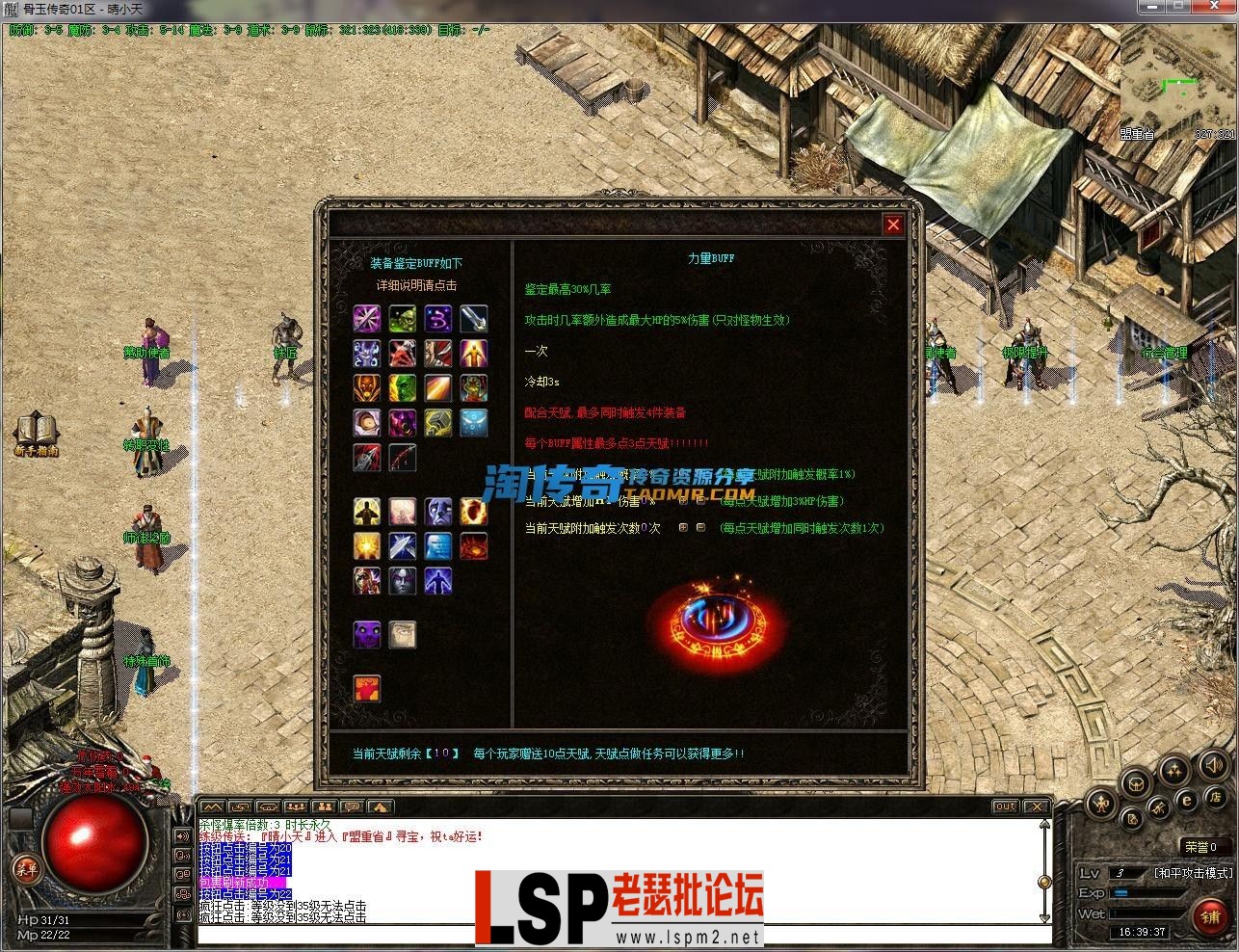Open the "e" internet browser icon
1239x952 pixels.
click(1186, 802)
